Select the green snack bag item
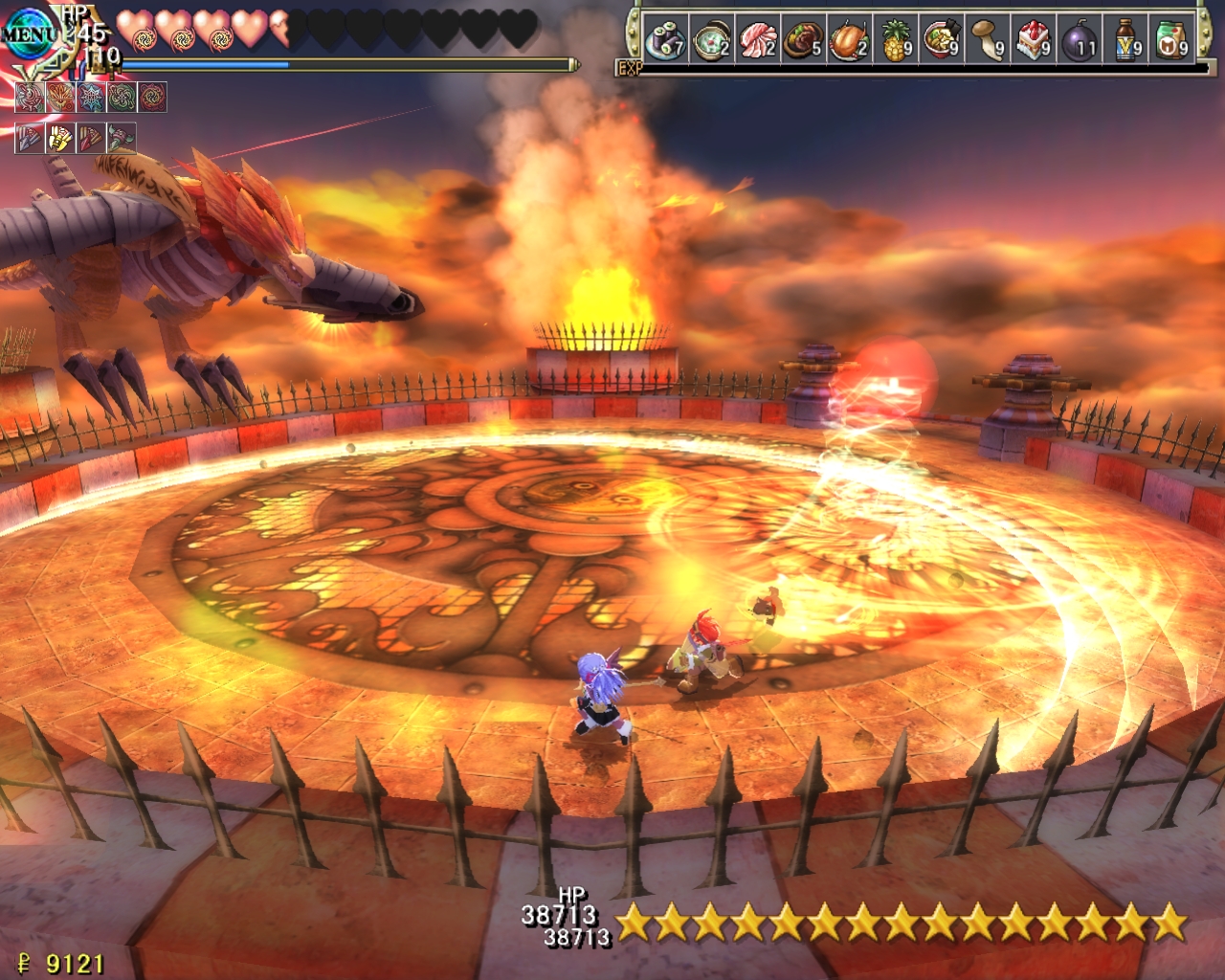This screenshot has height=980, width=1225. pos(1171,41)
